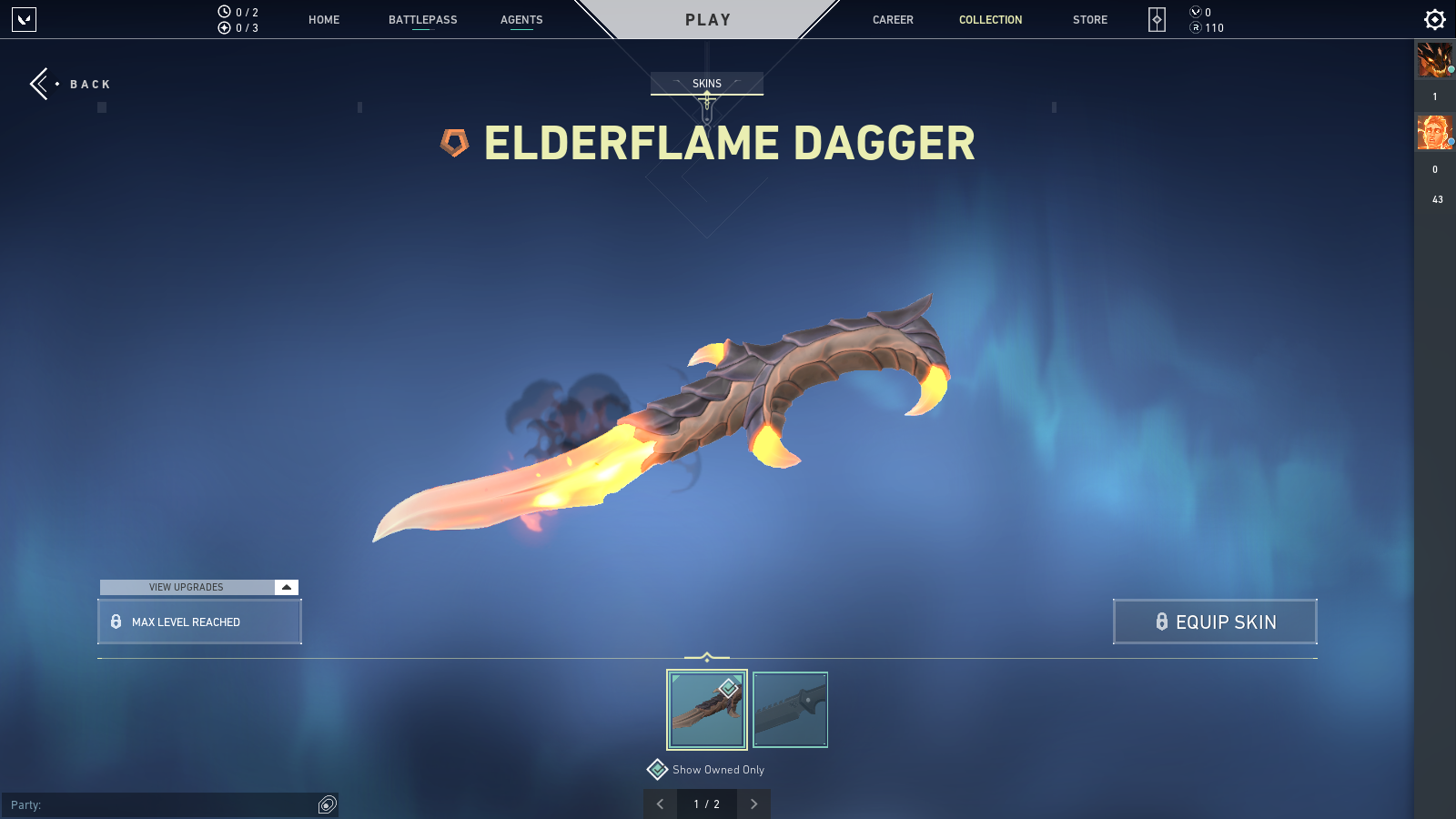Collapse the View Upgrades panel
Screen dimensions: 1456x819
point(287,587)
